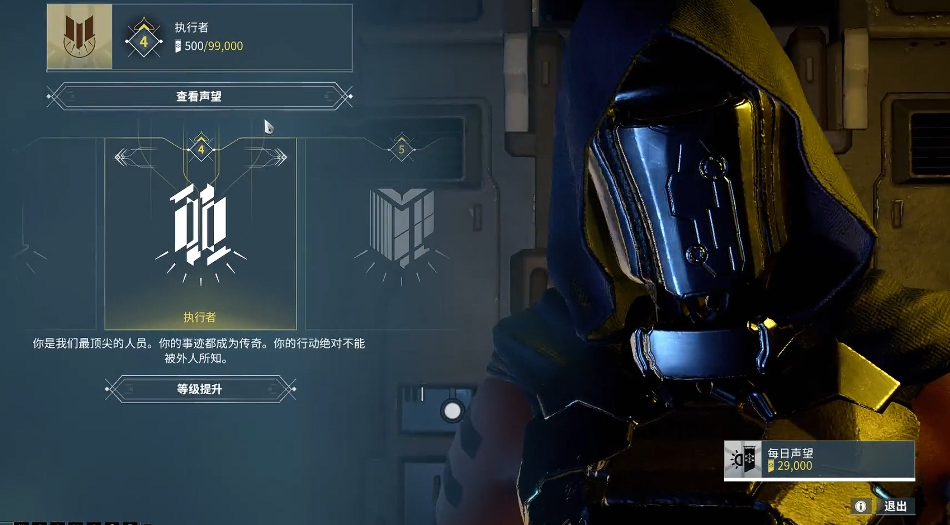Open the 每日声望 daily standing panel

click(x=819, y=460)
